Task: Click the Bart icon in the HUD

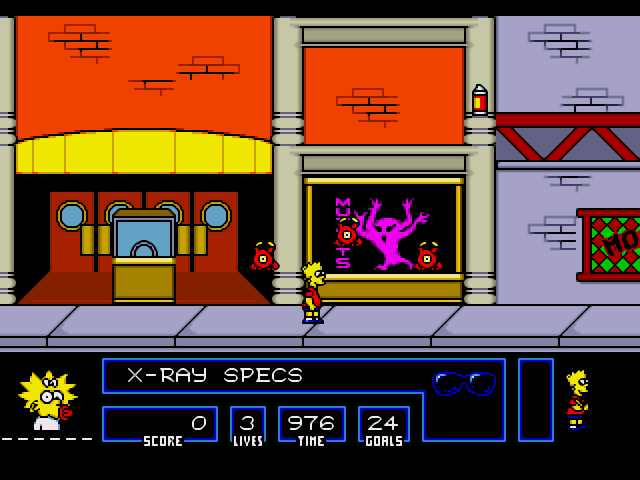Action: 577,398
